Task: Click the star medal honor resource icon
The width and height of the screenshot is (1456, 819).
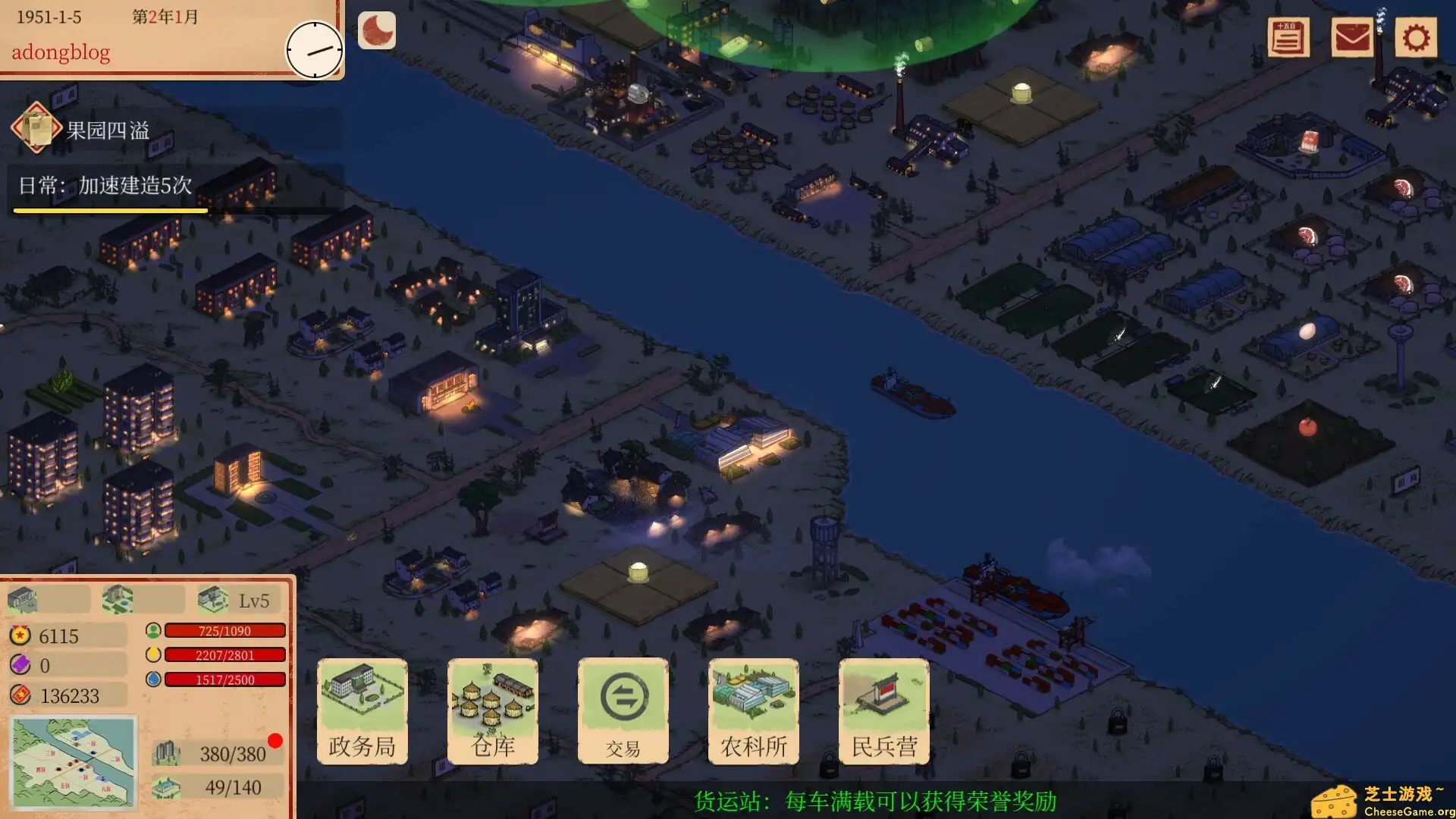Action: 20,635
